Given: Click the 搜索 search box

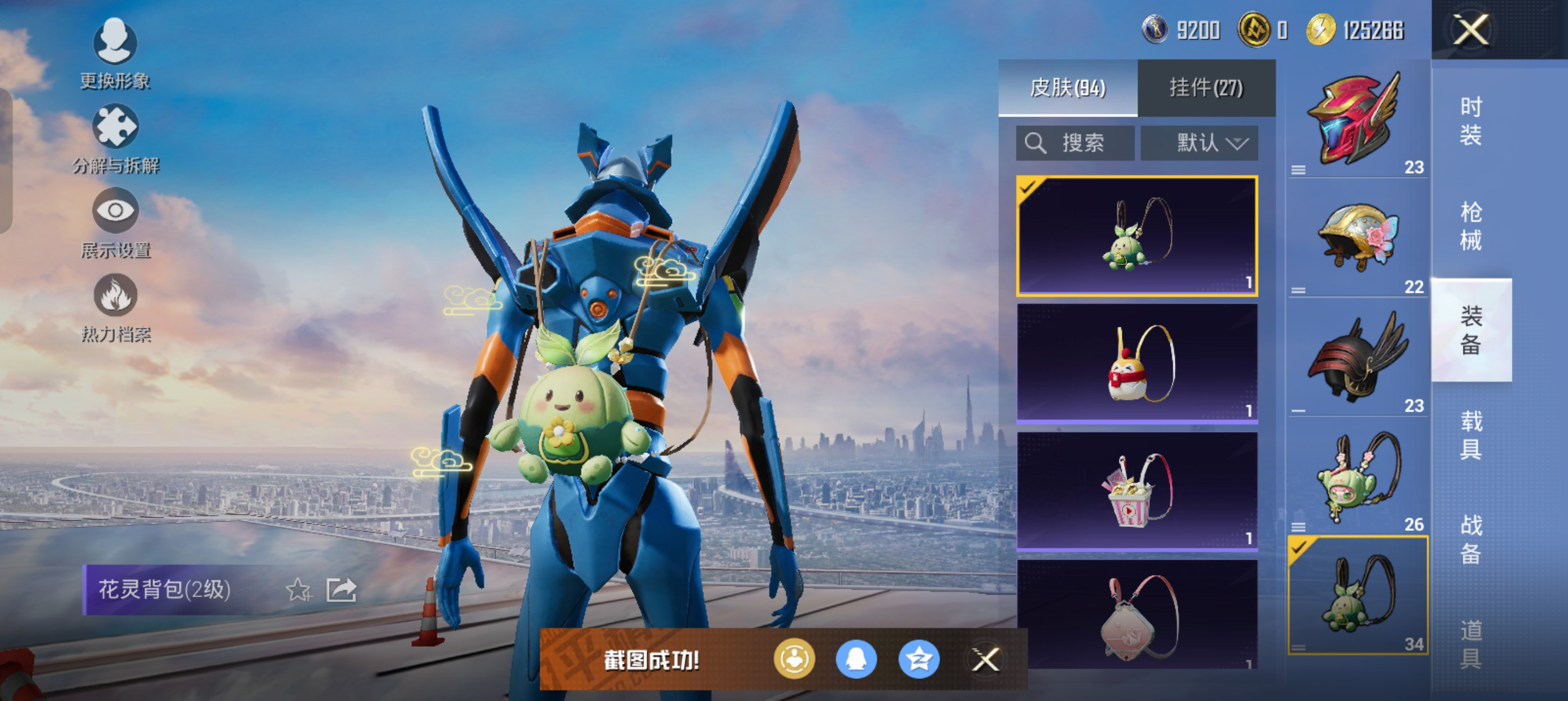Looking at the screenshot, I should click(x=1075, y=144).
